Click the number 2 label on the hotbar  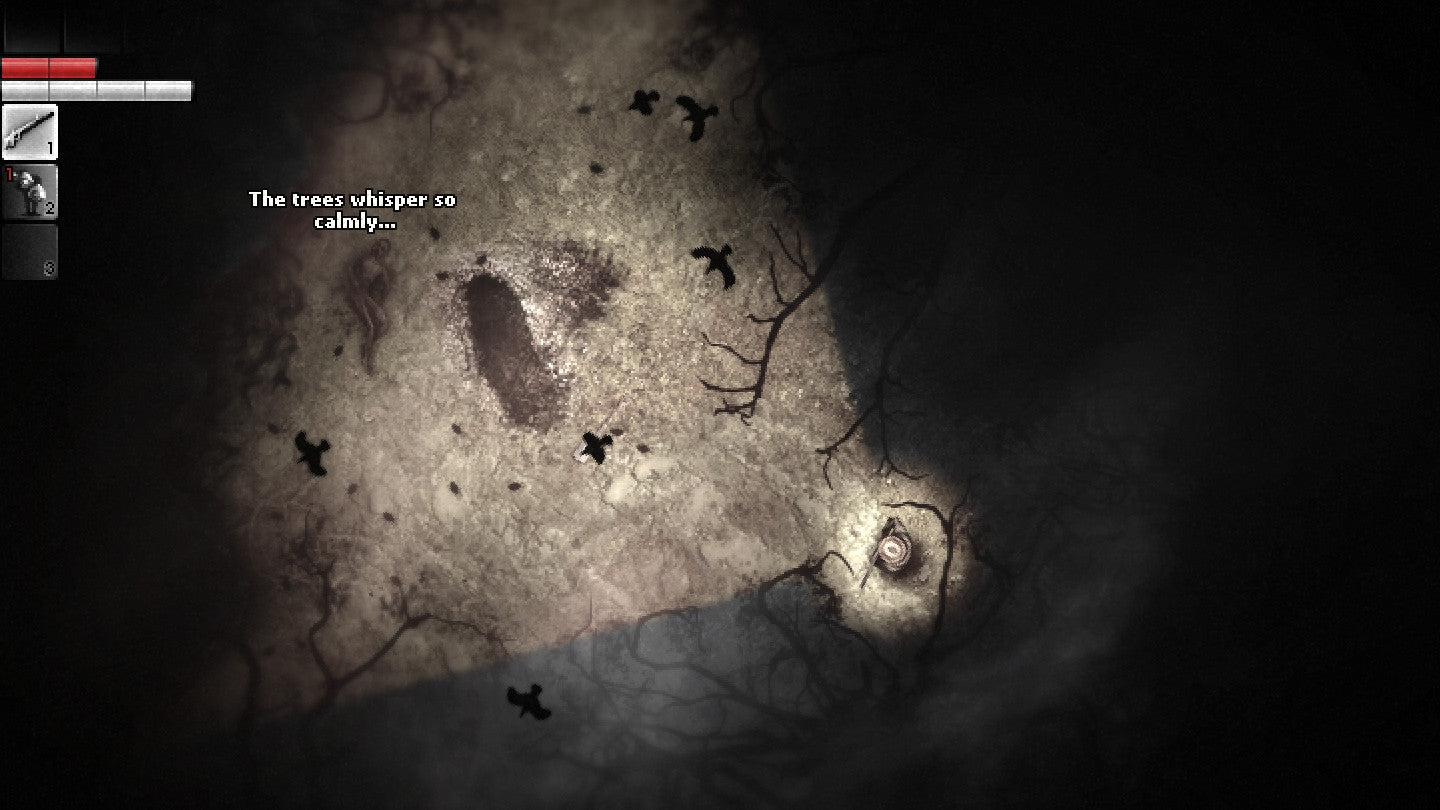tap(50, 208)
